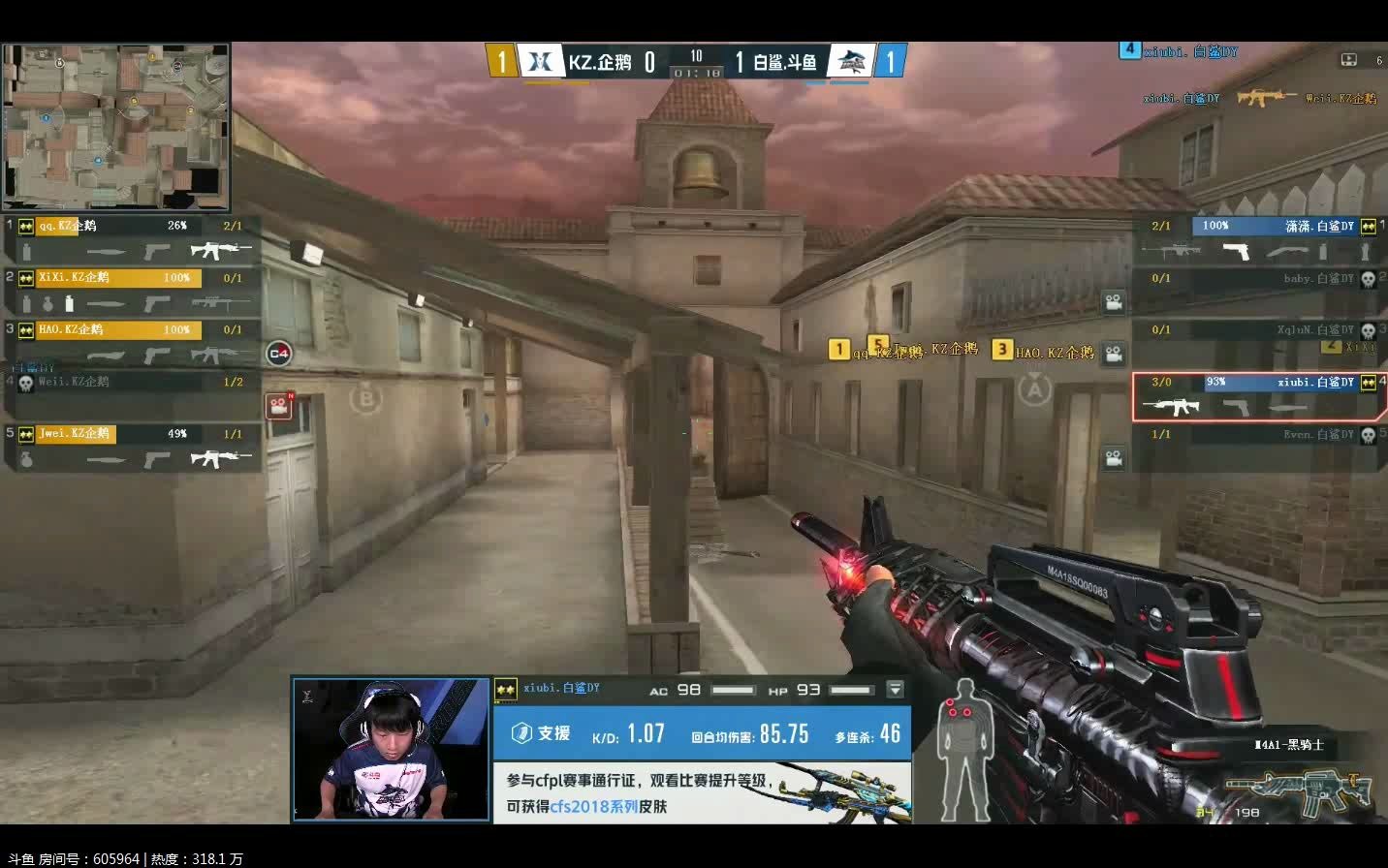This screenshot has width=1388, height=868.
Task: Choose HAO.KZ企鹅 player row
Action: click(x=133, y=343)
